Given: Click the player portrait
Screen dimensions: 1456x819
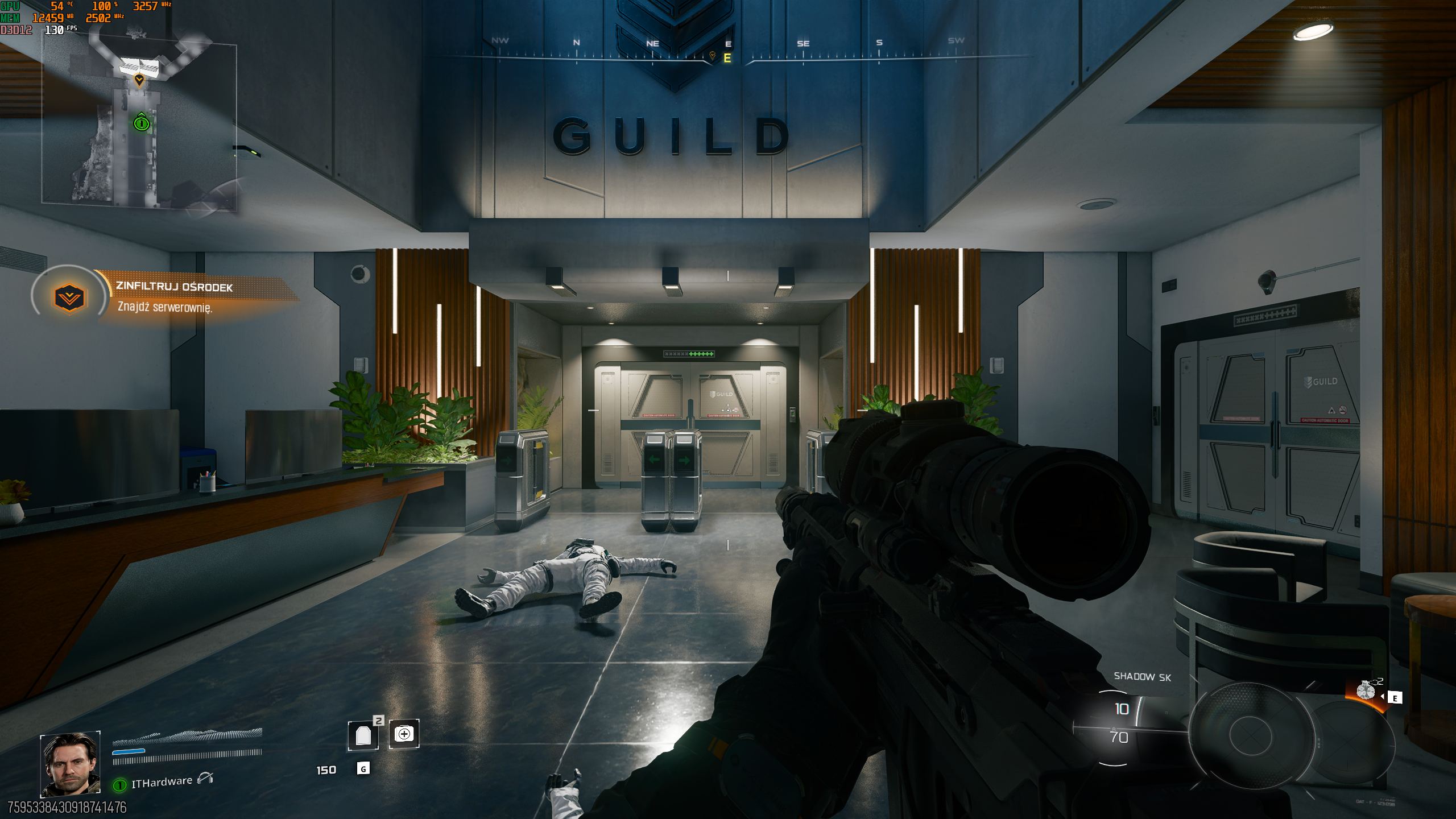Looking at the screenshot, I should pos(71,764).
